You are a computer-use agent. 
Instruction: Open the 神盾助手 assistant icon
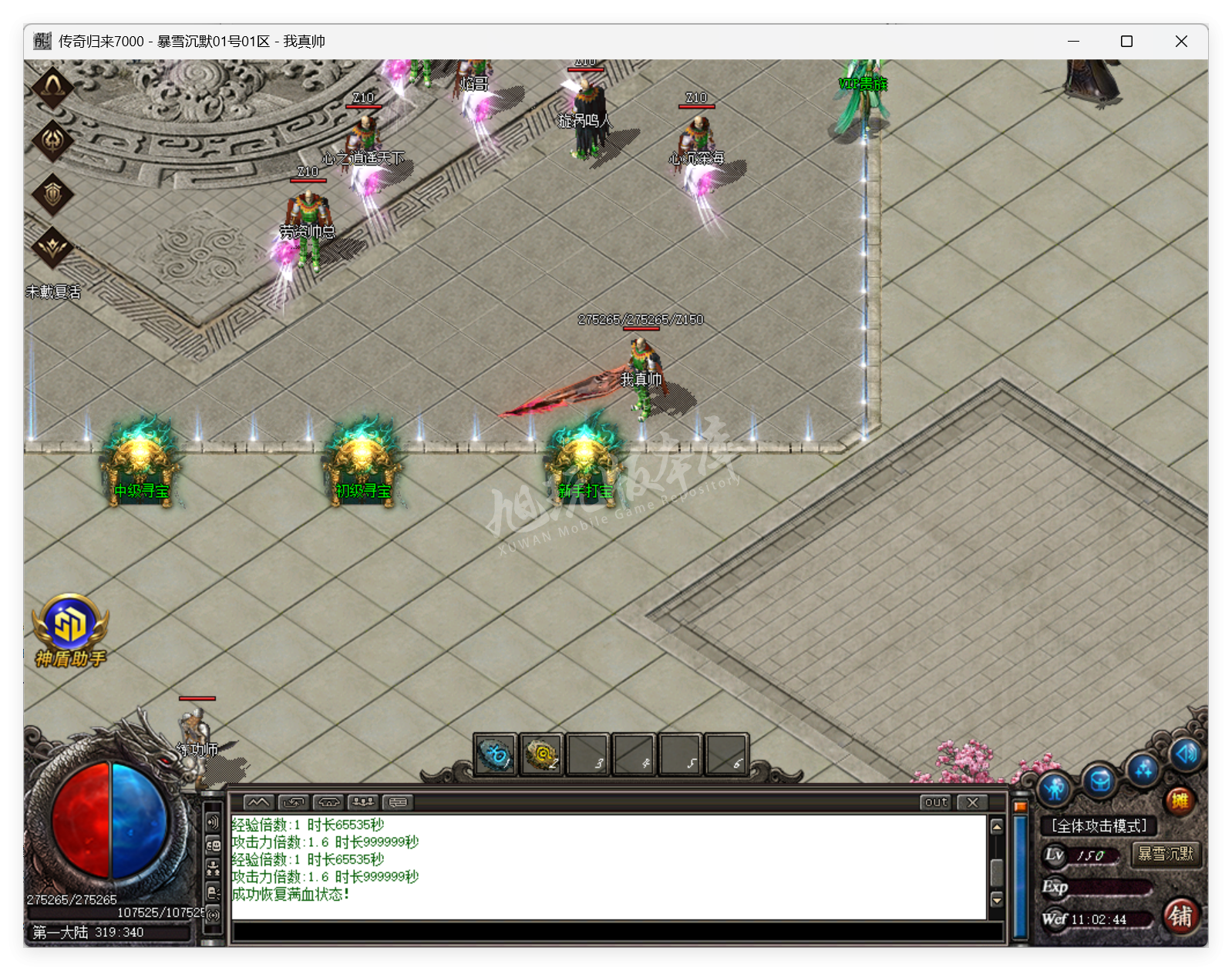[69, 629]
